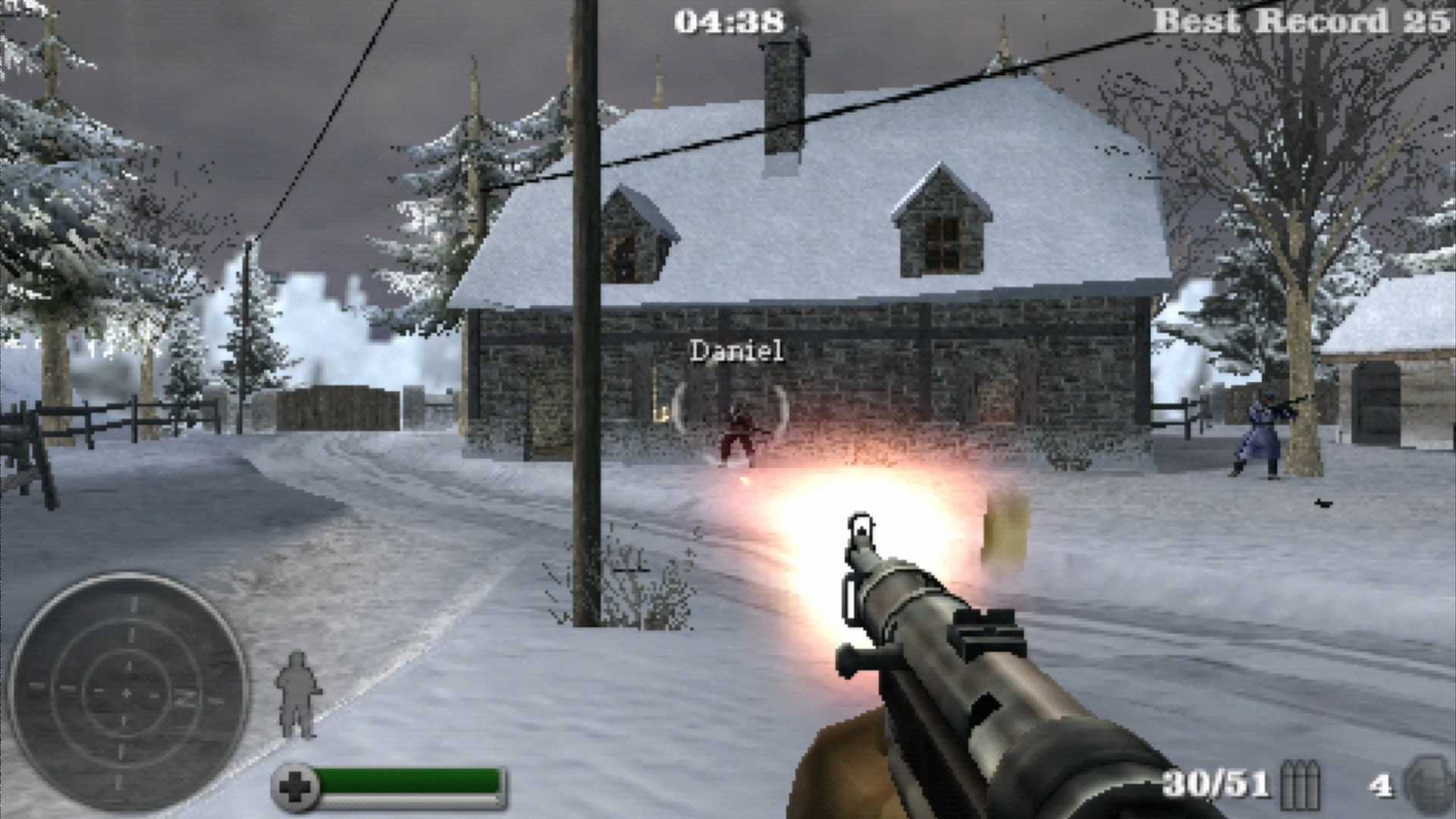Click the compass in the lower left
Viewport: 1456px width, 819px height.
[129, 694]
